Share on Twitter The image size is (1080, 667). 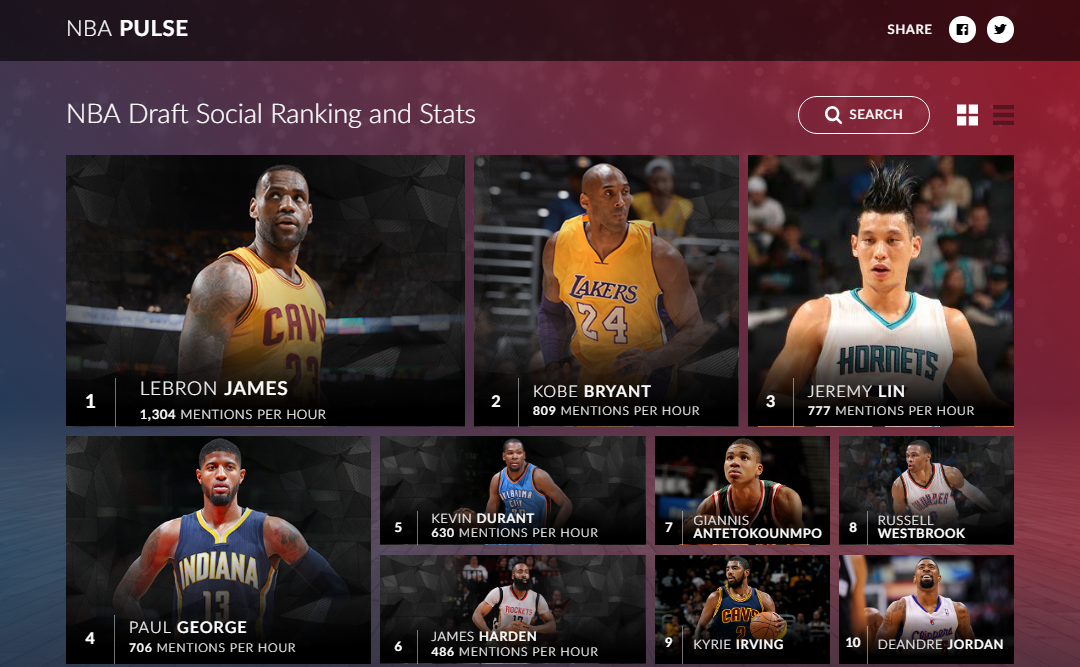point(1000,30)
